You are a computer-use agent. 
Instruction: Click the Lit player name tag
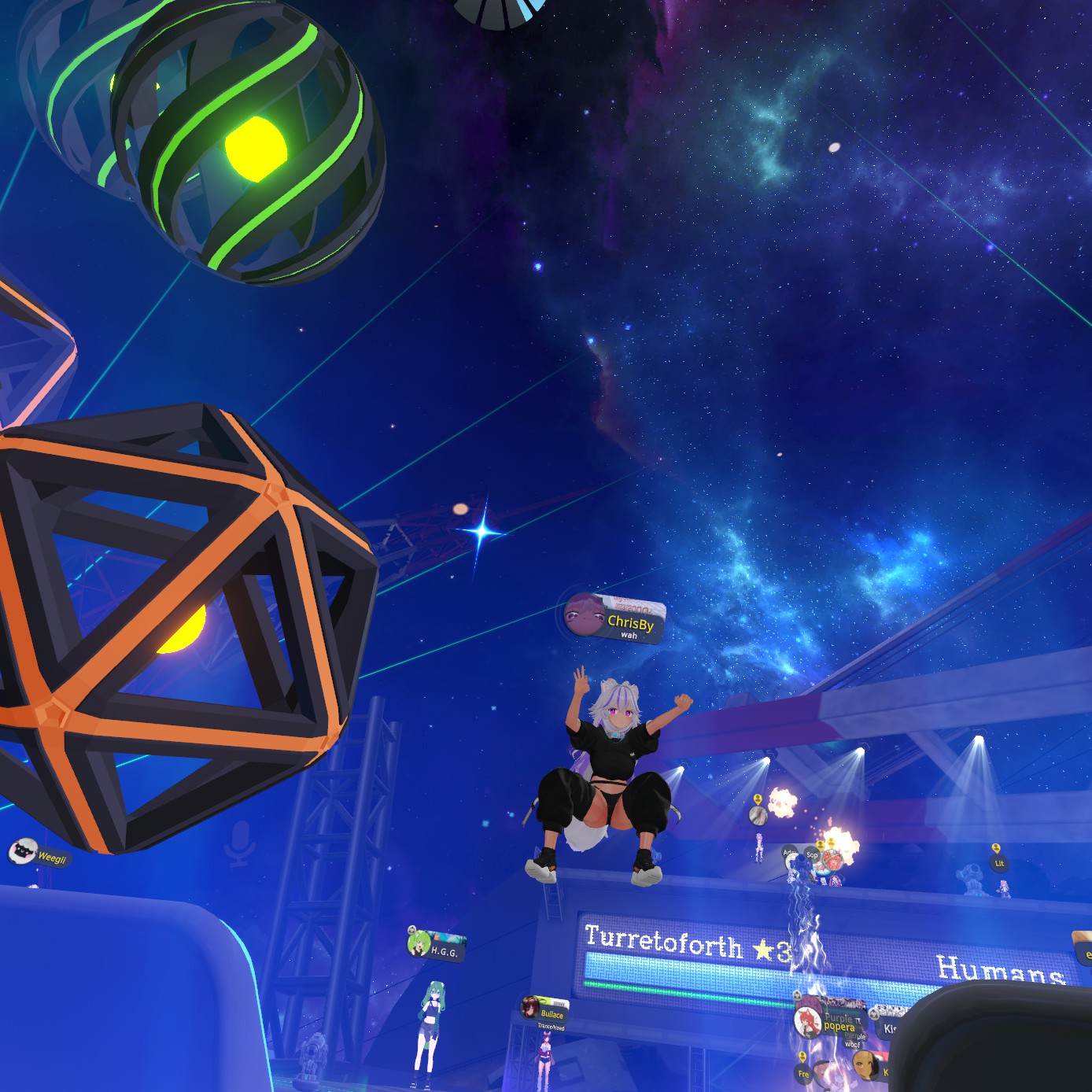[x=999, y=863]
